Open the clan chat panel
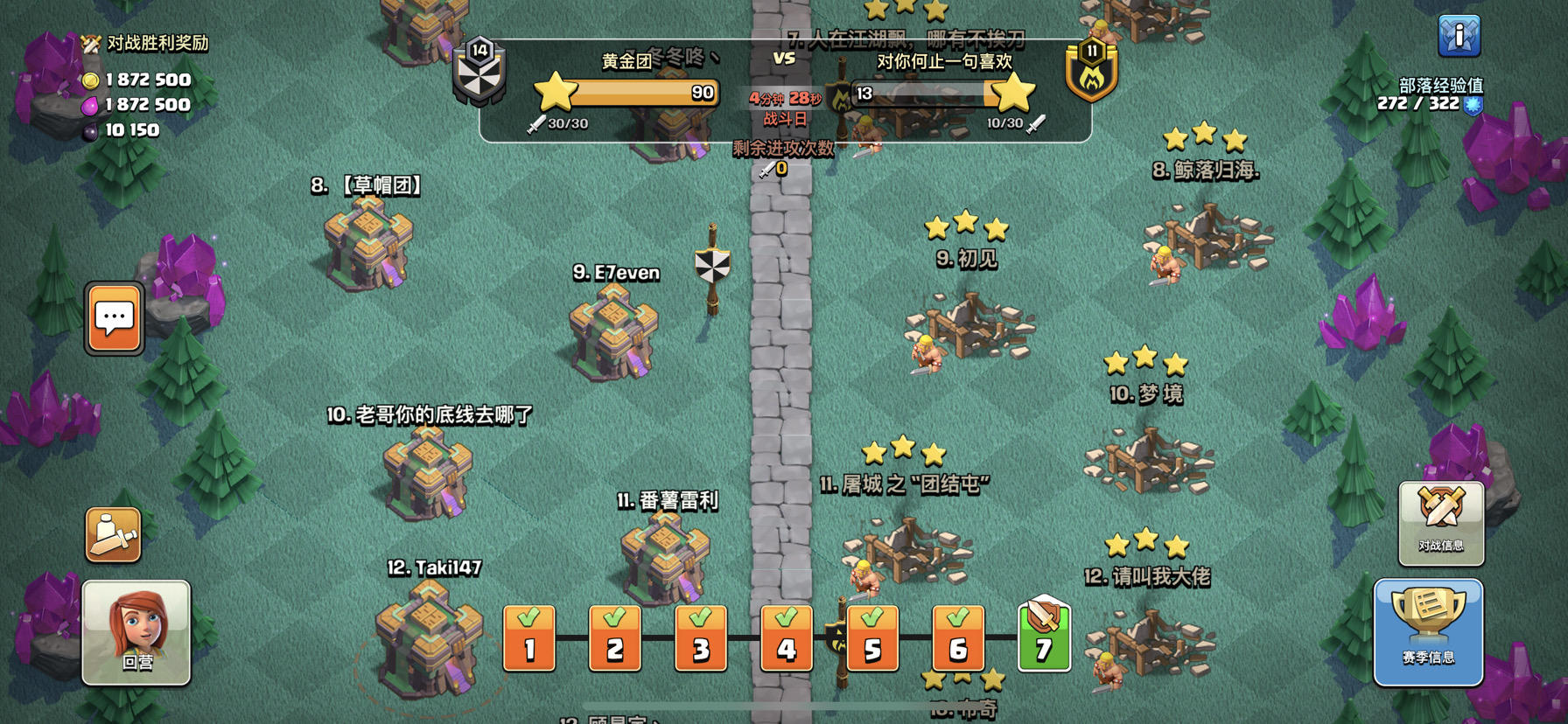This screenshot has height=724, width=1568. [113, 319]
